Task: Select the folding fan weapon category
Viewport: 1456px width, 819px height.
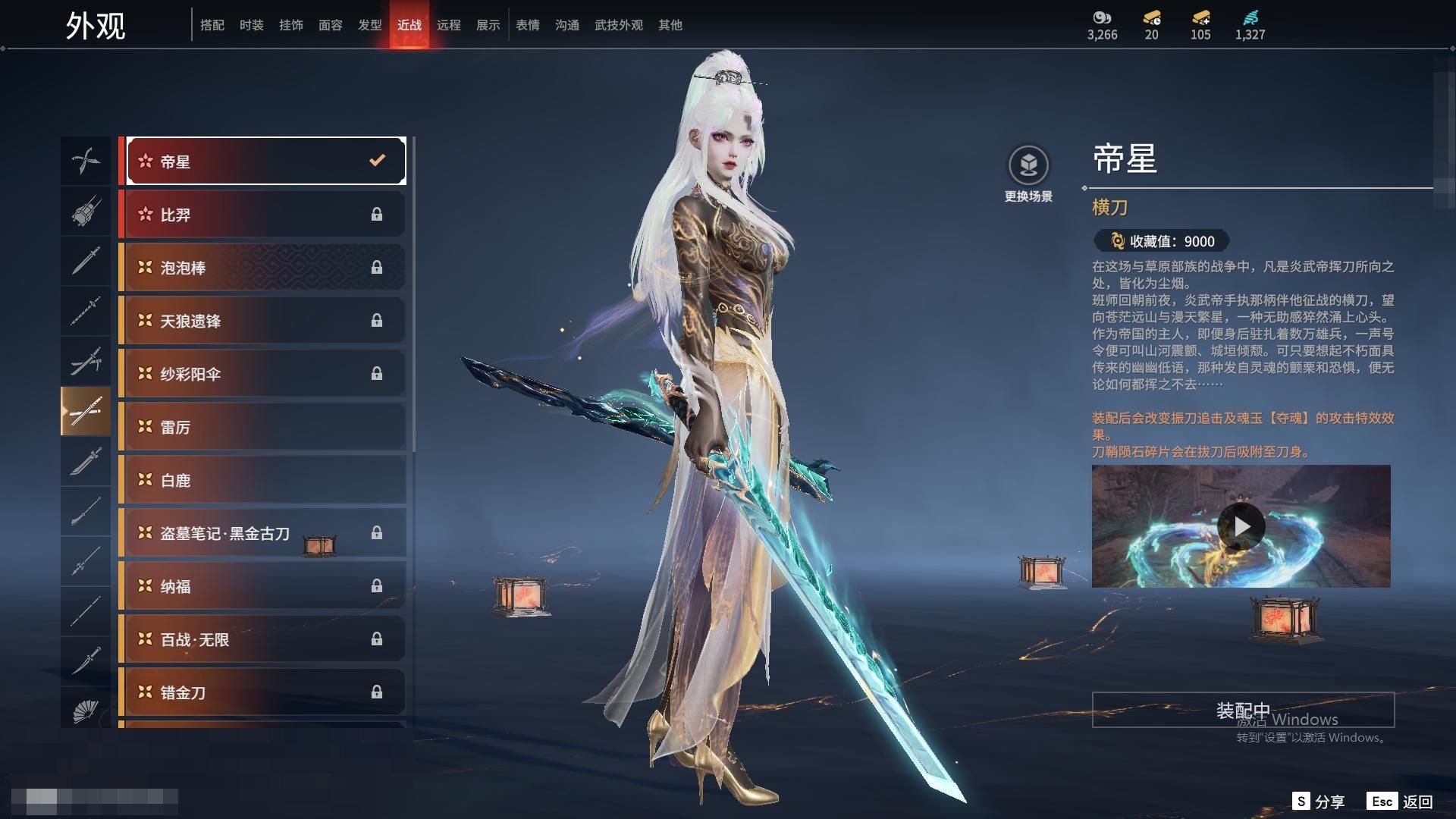Action: click(86, 710)
